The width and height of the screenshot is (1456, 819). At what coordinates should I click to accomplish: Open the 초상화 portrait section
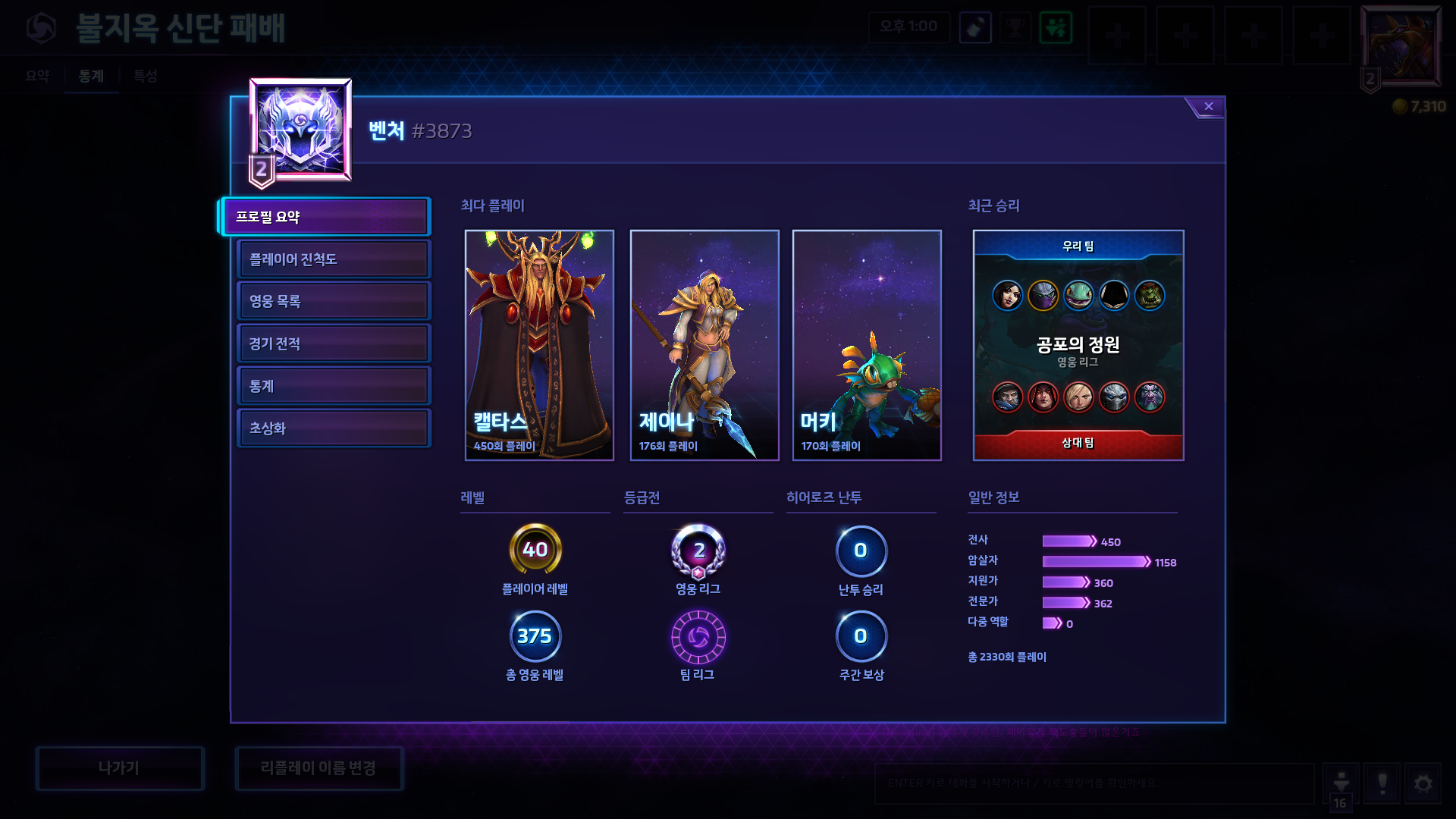pyautogui.click(x=333, y=428)
